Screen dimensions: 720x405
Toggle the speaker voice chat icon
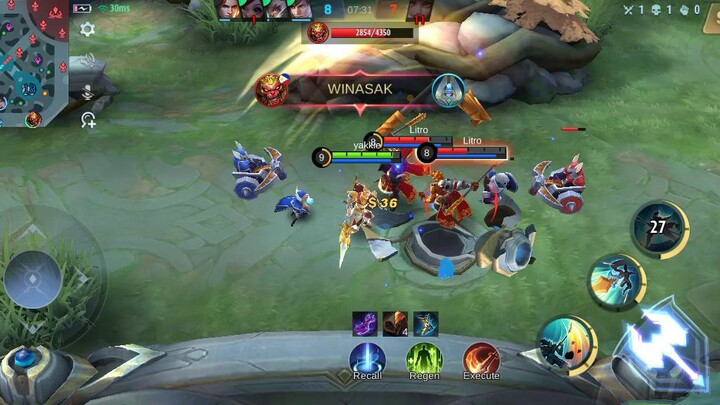[x=88, y=60]
